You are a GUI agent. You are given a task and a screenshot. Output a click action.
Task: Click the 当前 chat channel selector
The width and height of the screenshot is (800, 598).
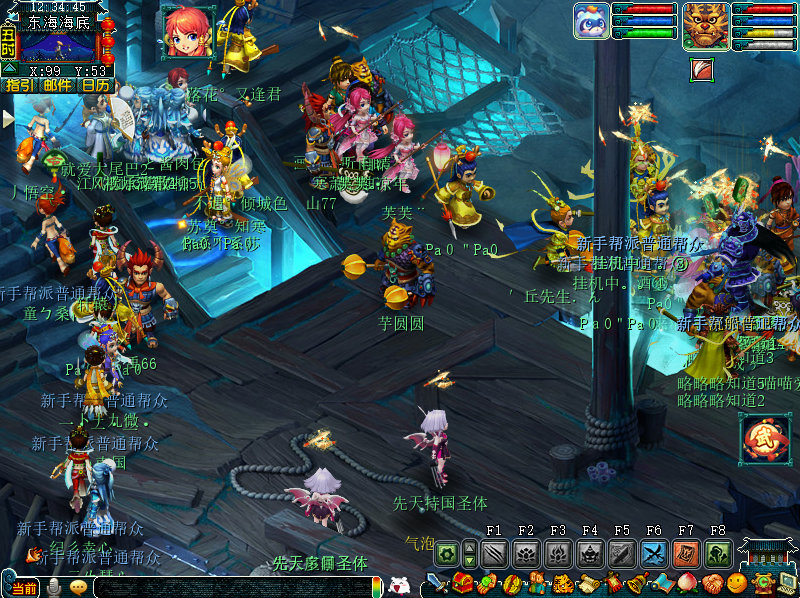24,588
